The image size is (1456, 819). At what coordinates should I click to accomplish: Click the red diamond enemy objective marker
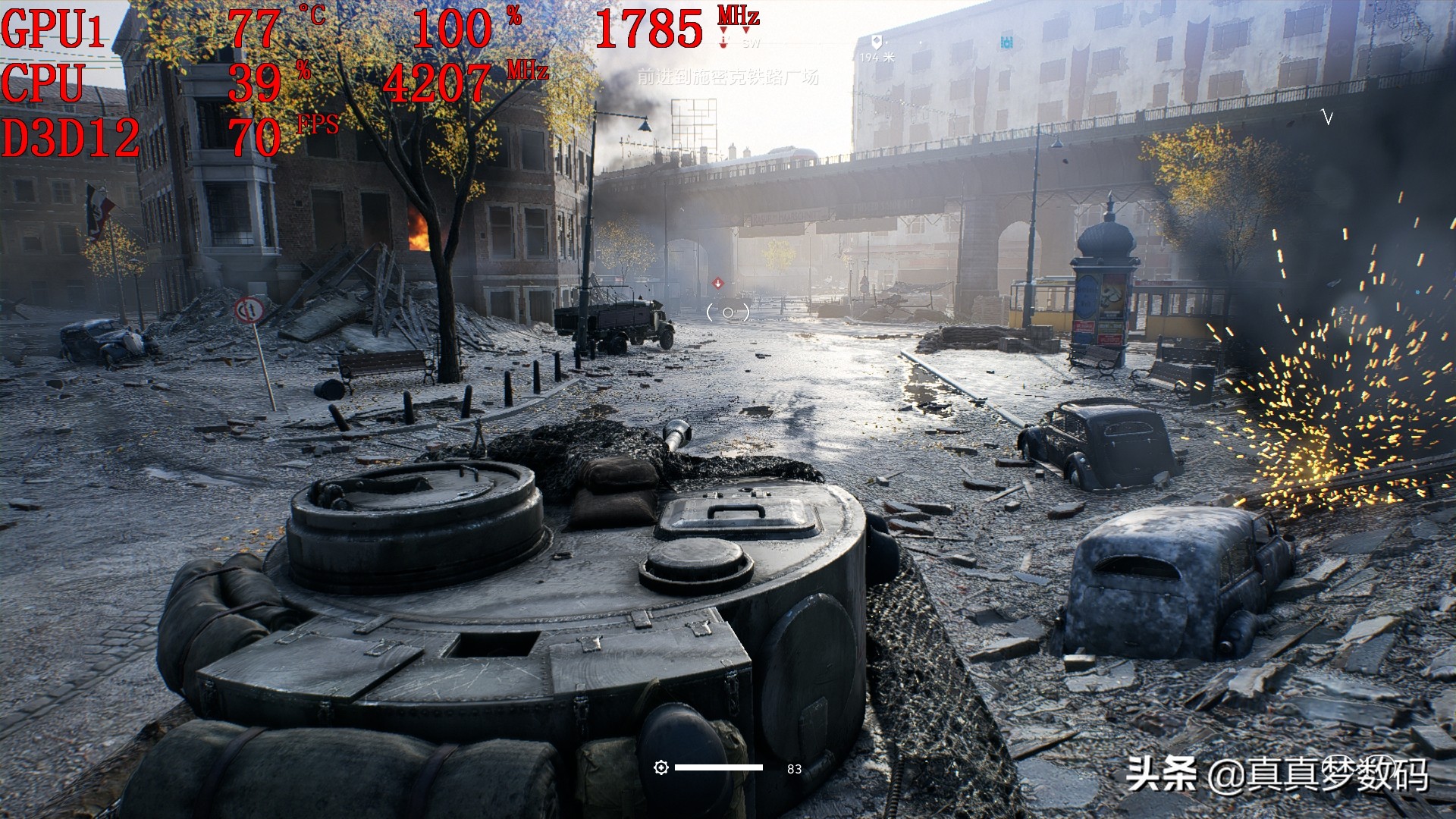pos(717,284)
